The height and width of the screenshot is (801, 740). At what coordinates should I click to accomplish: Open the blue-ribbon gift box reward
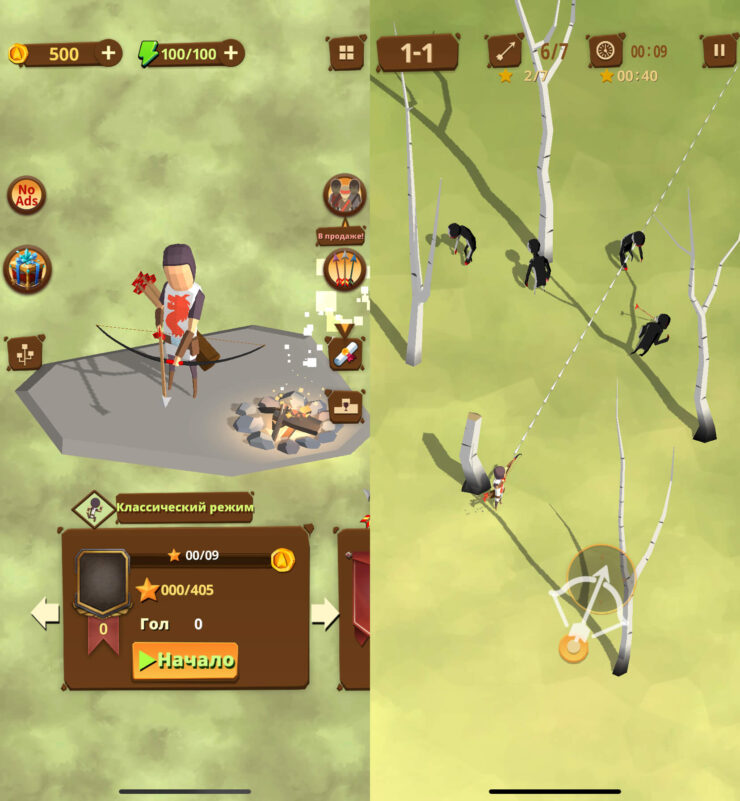click(27, 269)
